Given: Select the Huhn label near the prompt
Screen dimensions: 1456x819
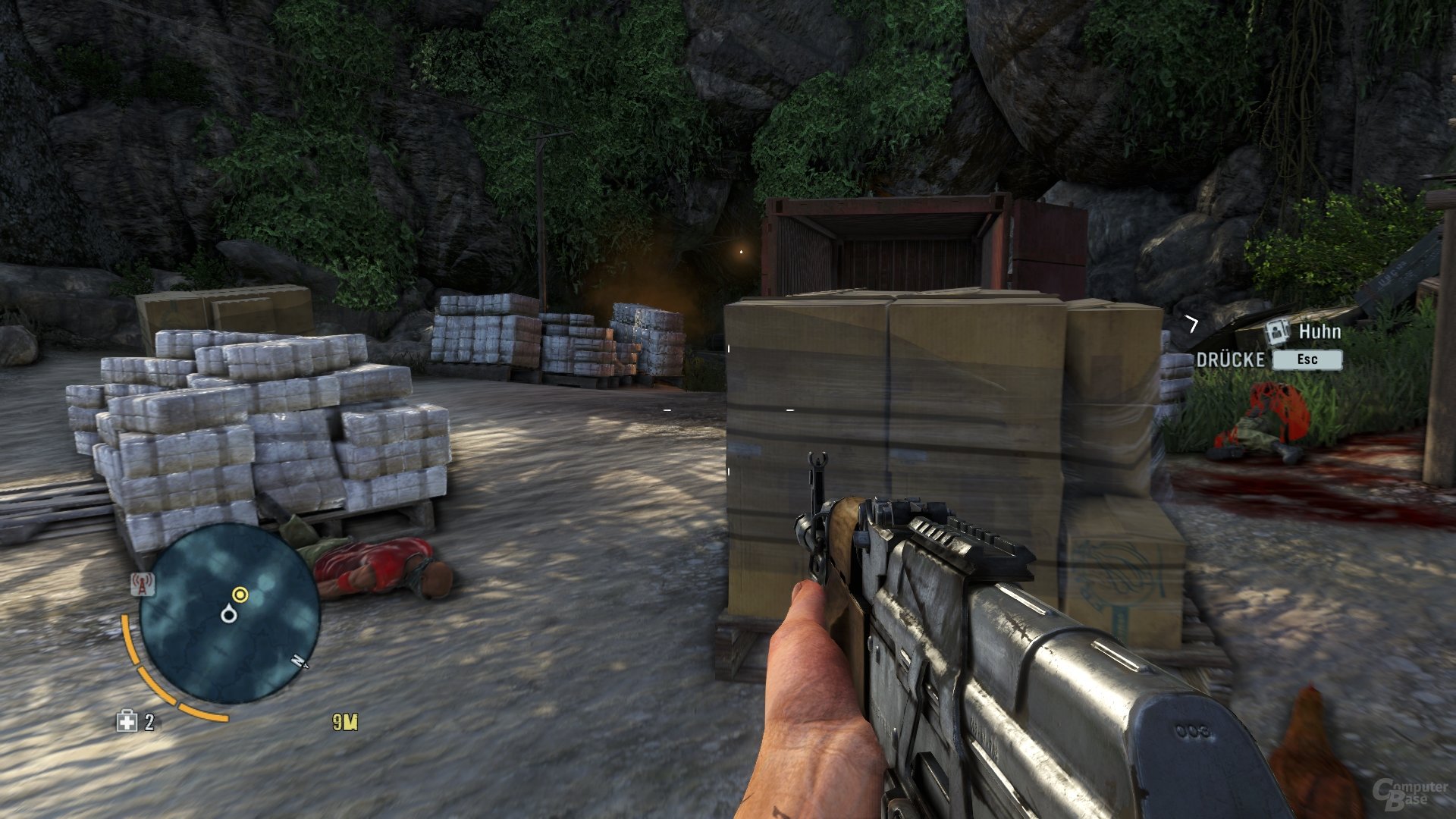Looking at the screenshot, I should point(1319,331).
